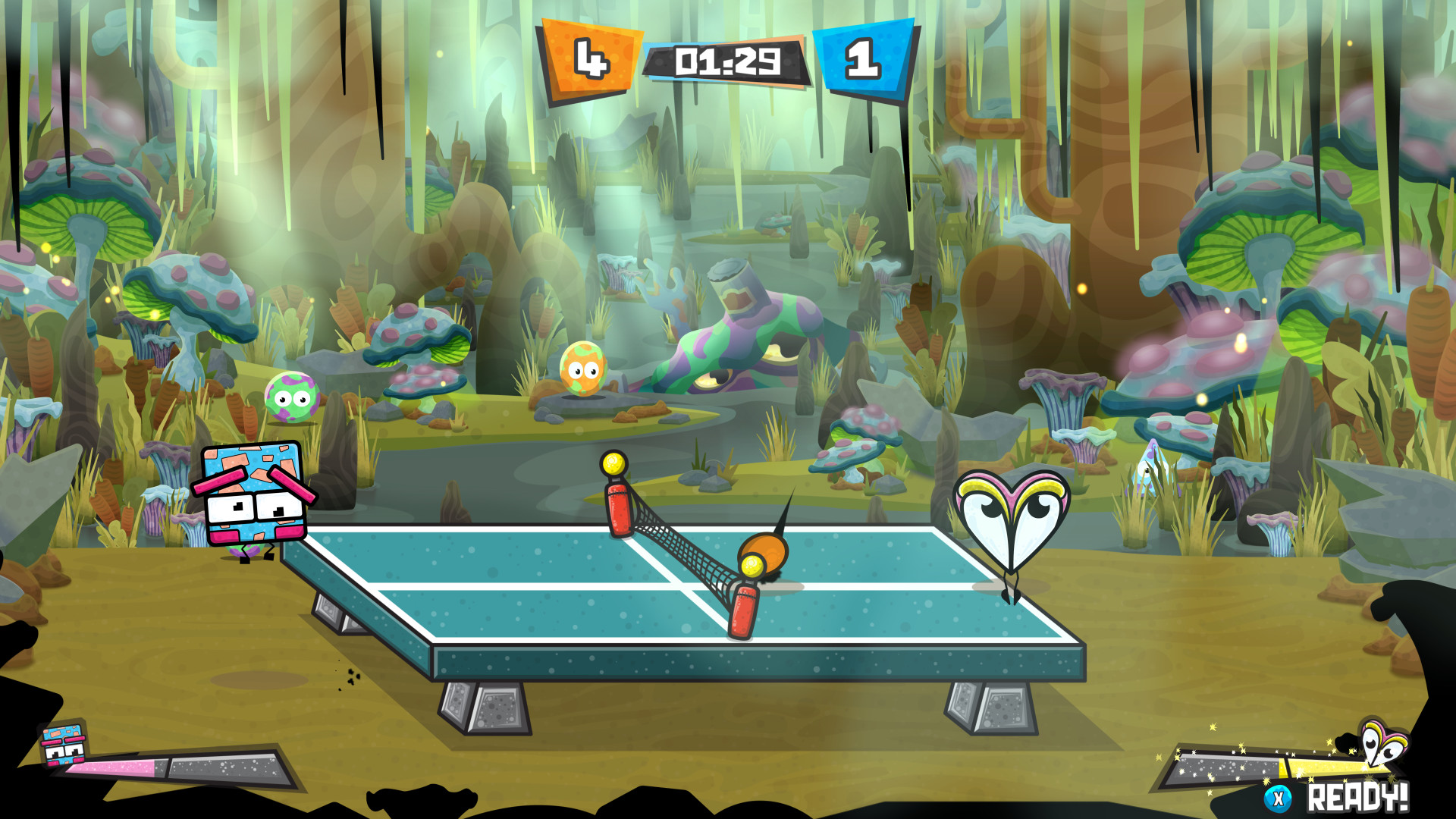Click the orange score banner showing 4
Screen dimensions: 1456x819
click(x=591, y=57)
